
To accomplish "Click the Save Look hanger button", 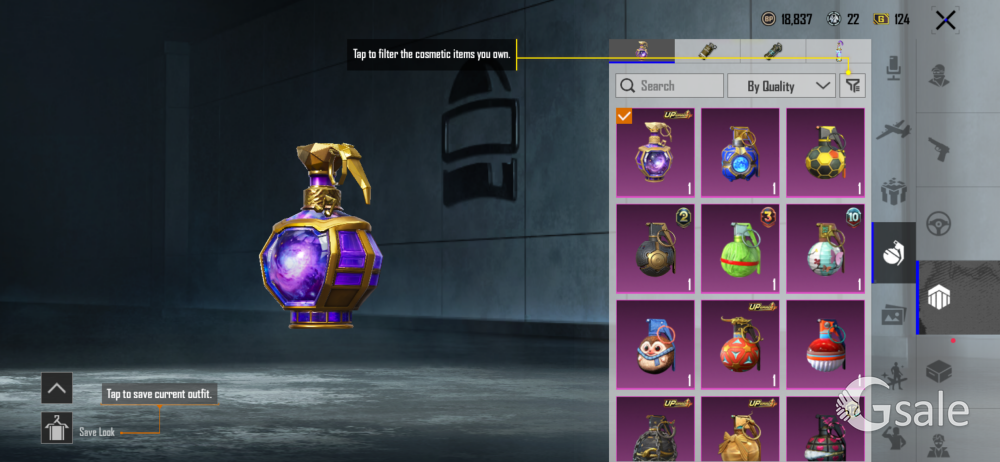I will pyautogui.click(x=56, y=429).
